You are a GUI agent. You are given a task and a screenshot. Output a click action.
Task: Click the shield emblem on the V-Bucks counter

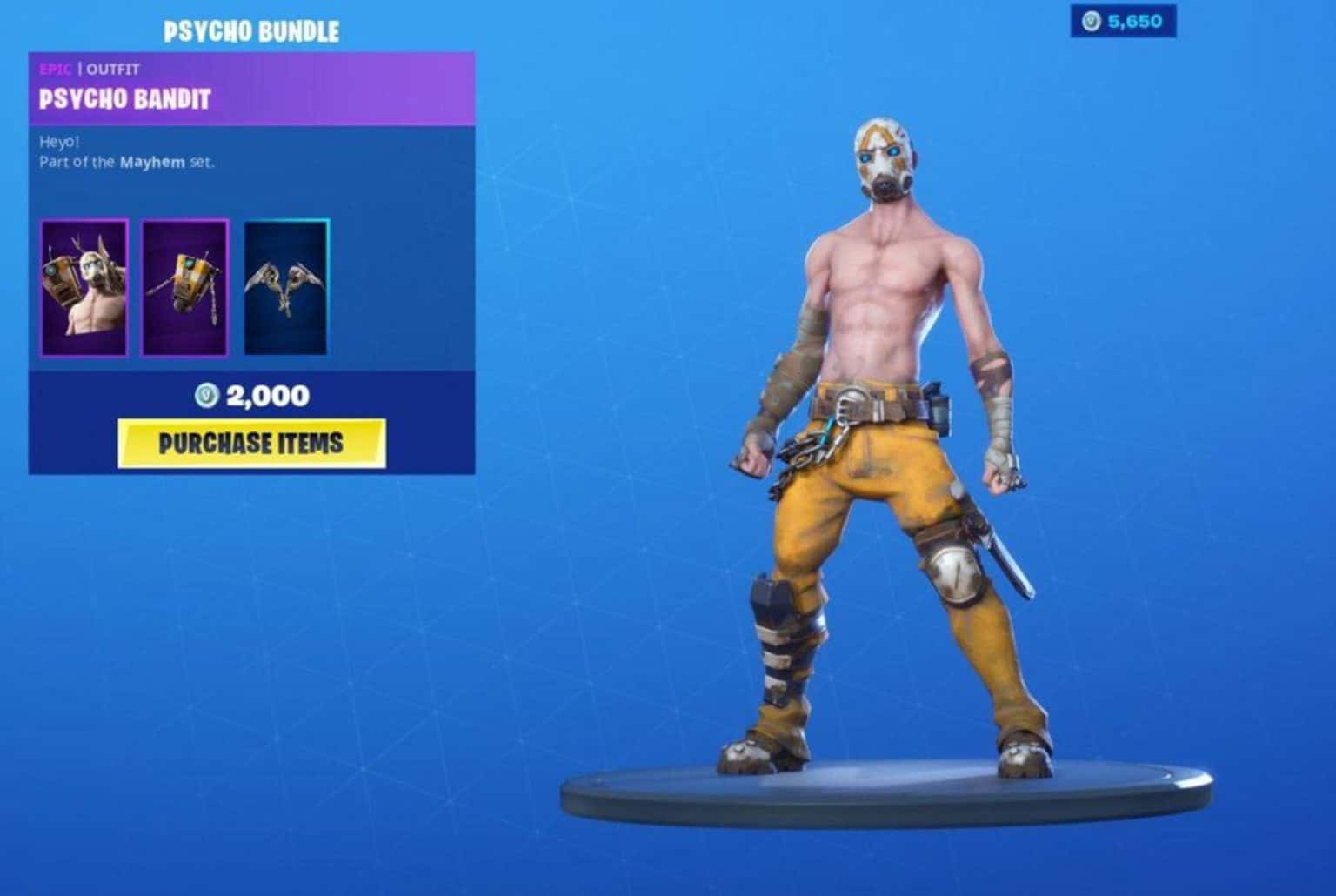1091,23
